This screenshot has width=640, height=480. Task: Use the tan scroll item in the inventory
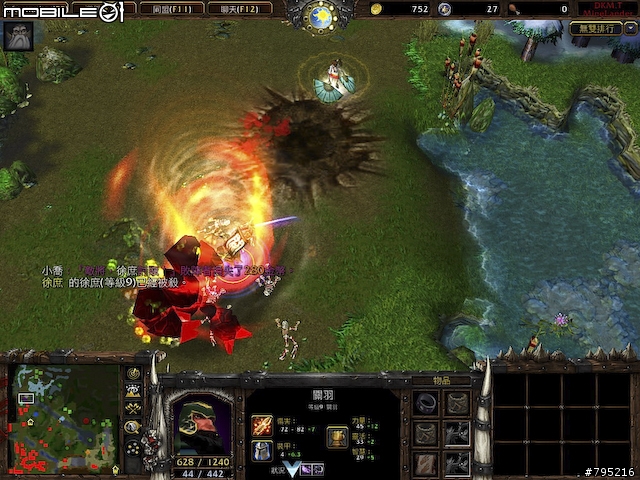427,462
